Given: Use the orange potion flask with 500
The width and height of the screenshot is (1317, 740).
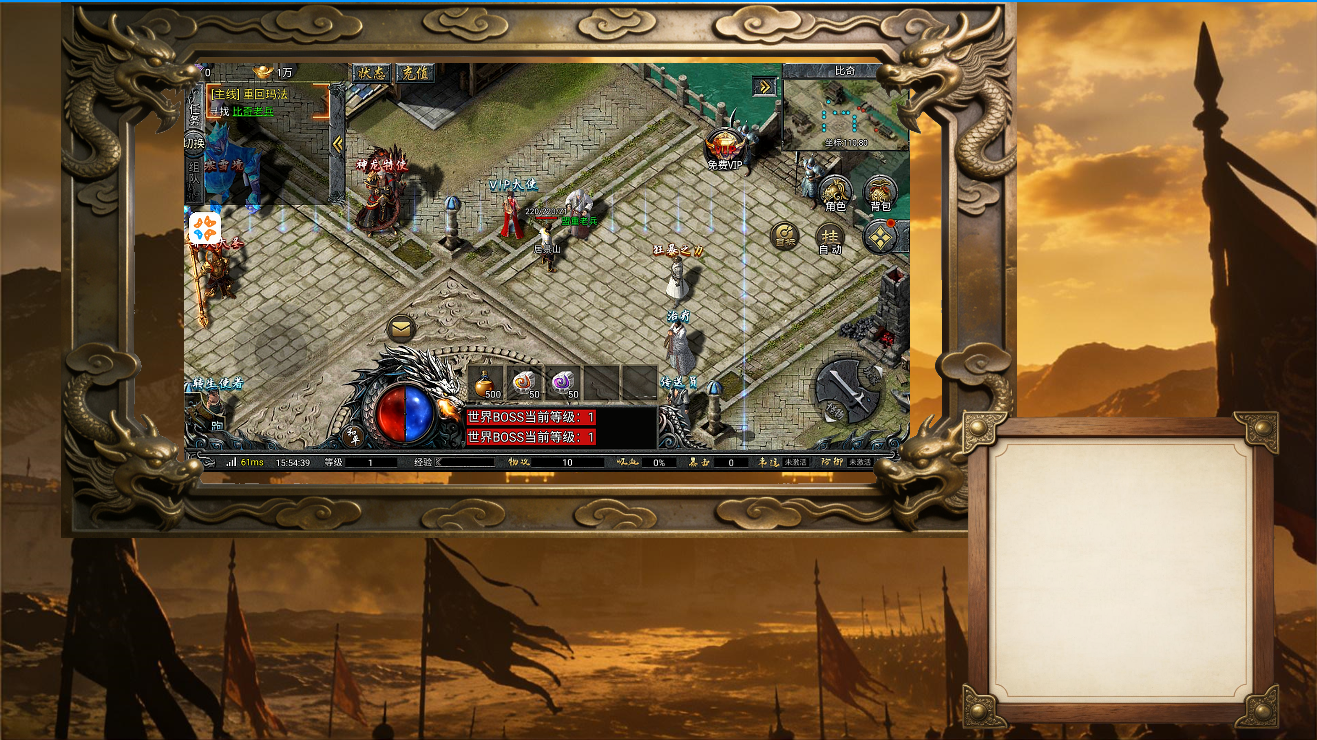Looking at the screenshot, I should click(x=485, y=383).
